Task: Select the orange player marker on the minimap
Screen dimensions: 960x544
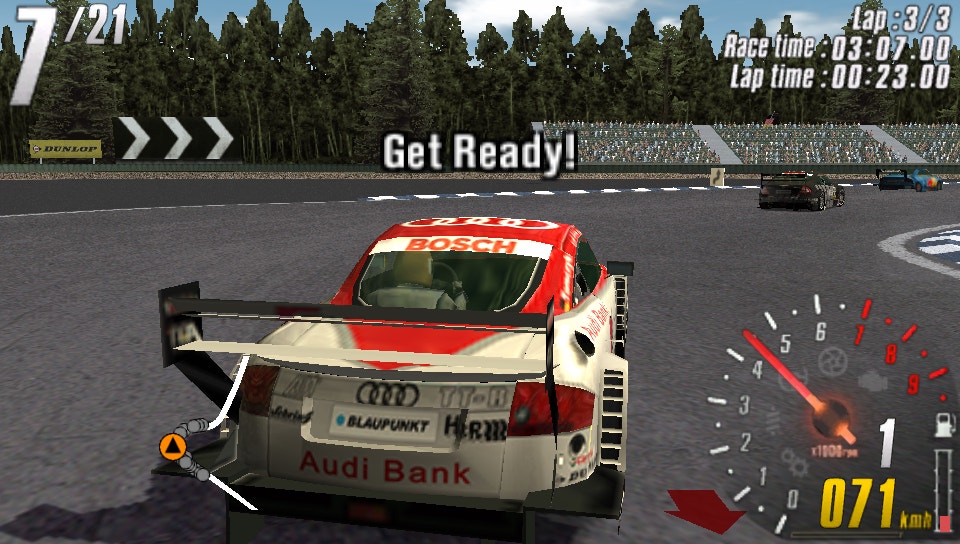Action: [x=174, y=446]
